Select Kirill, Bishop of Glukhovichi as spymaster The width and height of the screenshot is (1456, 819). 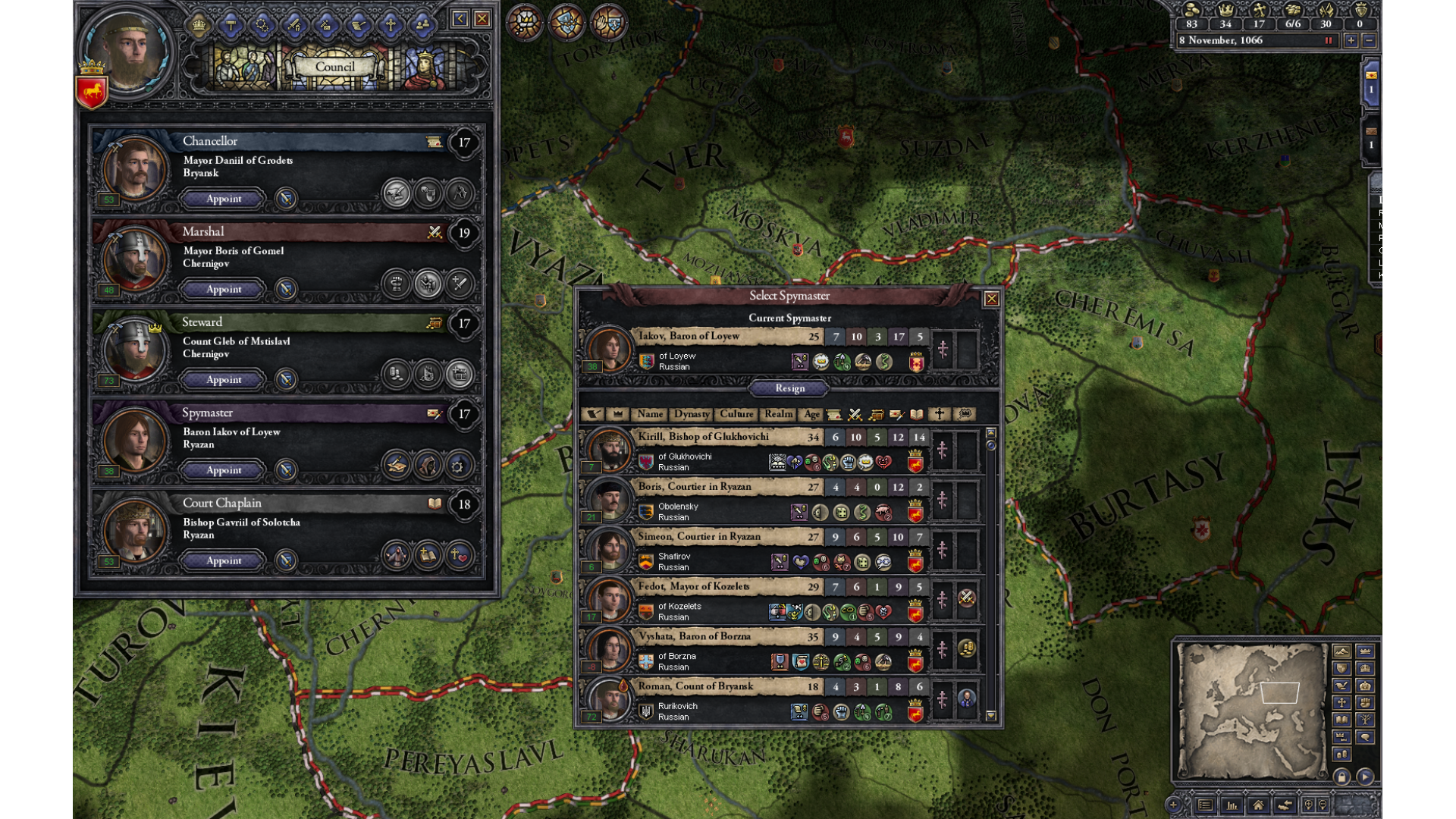(x=703, y=437)
